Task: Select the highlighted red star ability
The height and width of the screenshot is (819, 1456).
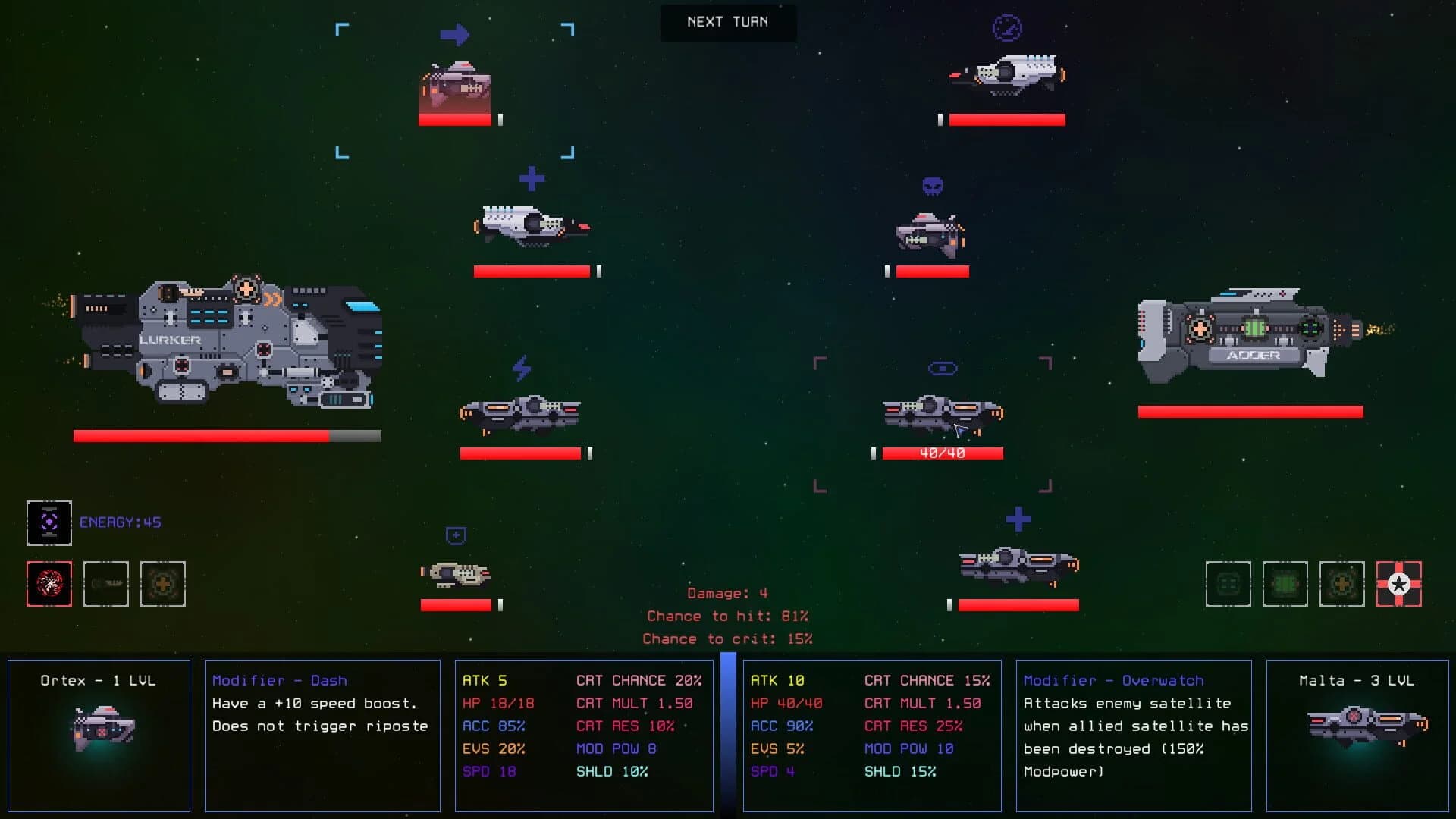Action: click(x=1400, y=584)
